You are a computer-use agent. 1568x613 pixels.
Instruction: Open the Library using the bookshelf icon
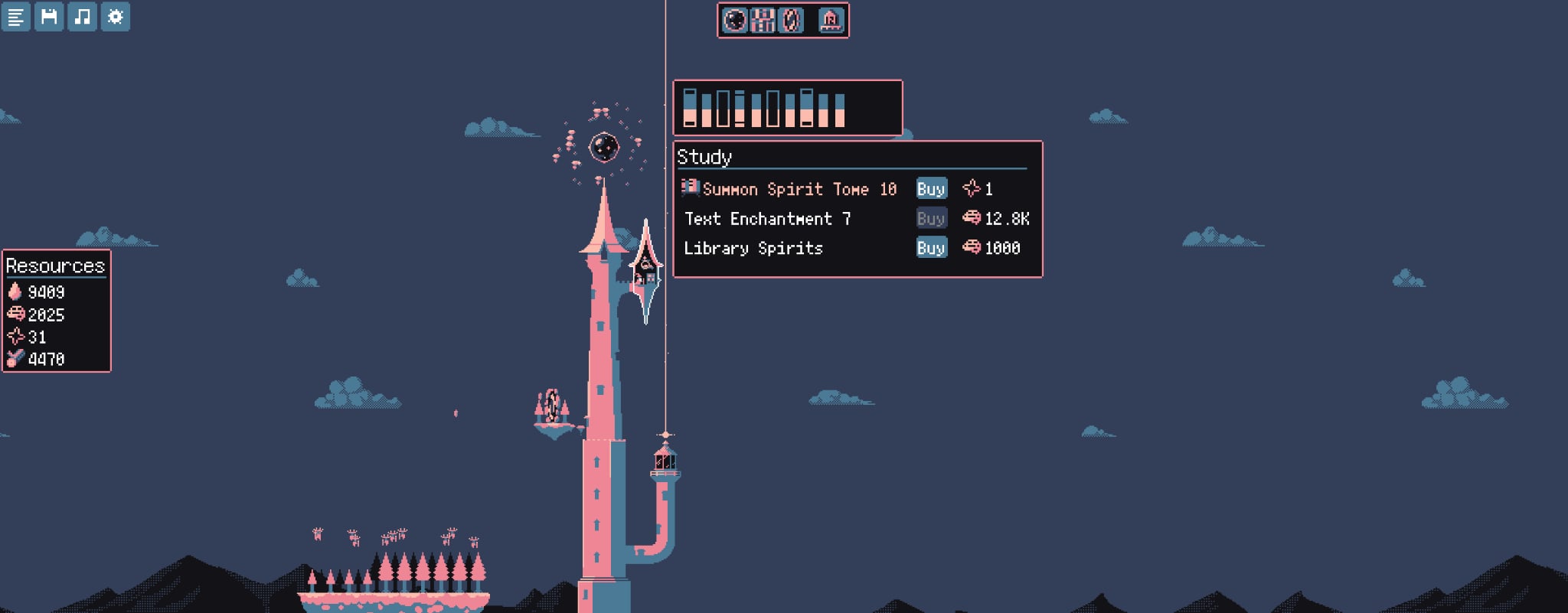coord(762,21)
